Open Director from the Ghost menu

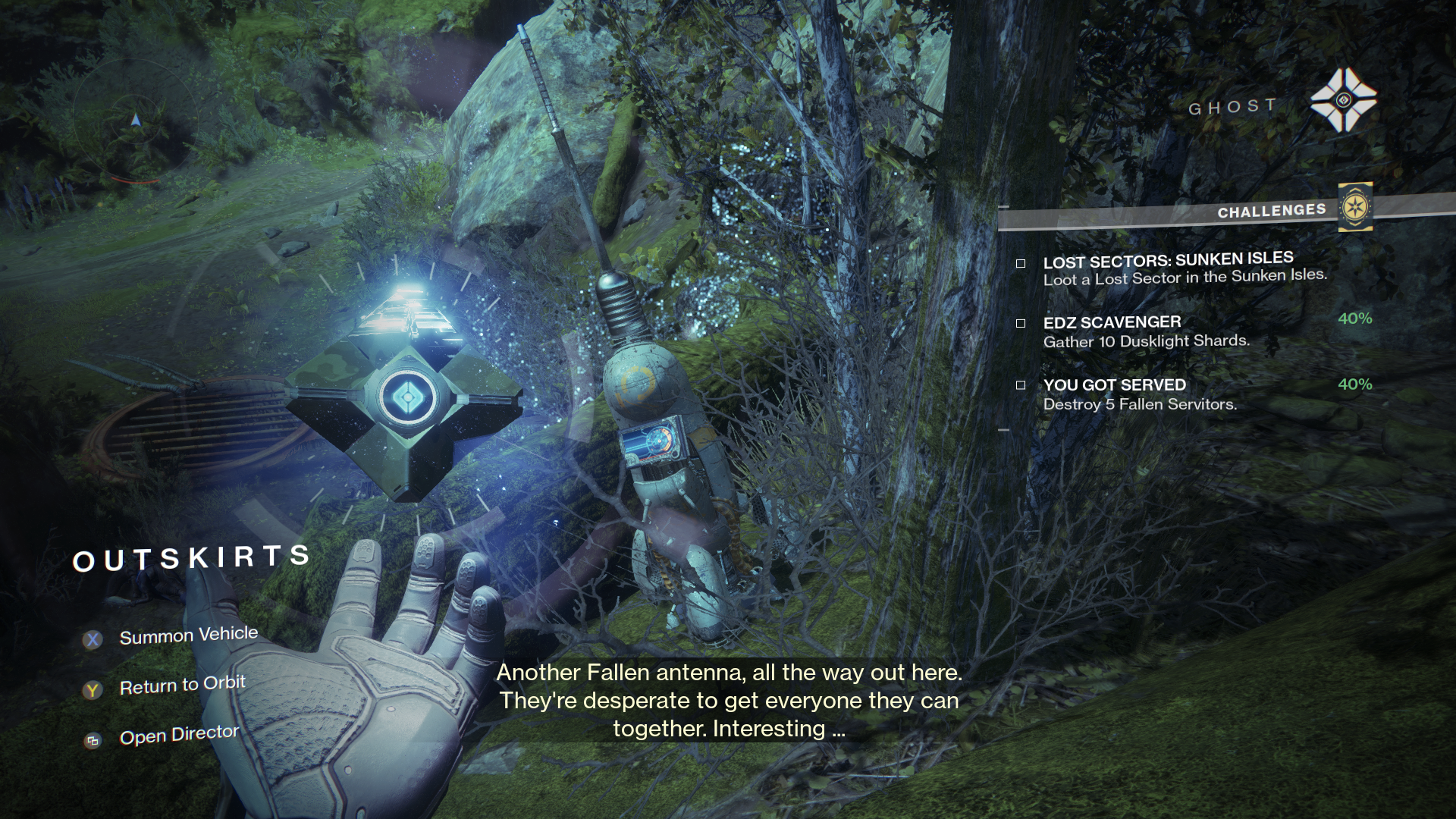[x=179, y=735]
